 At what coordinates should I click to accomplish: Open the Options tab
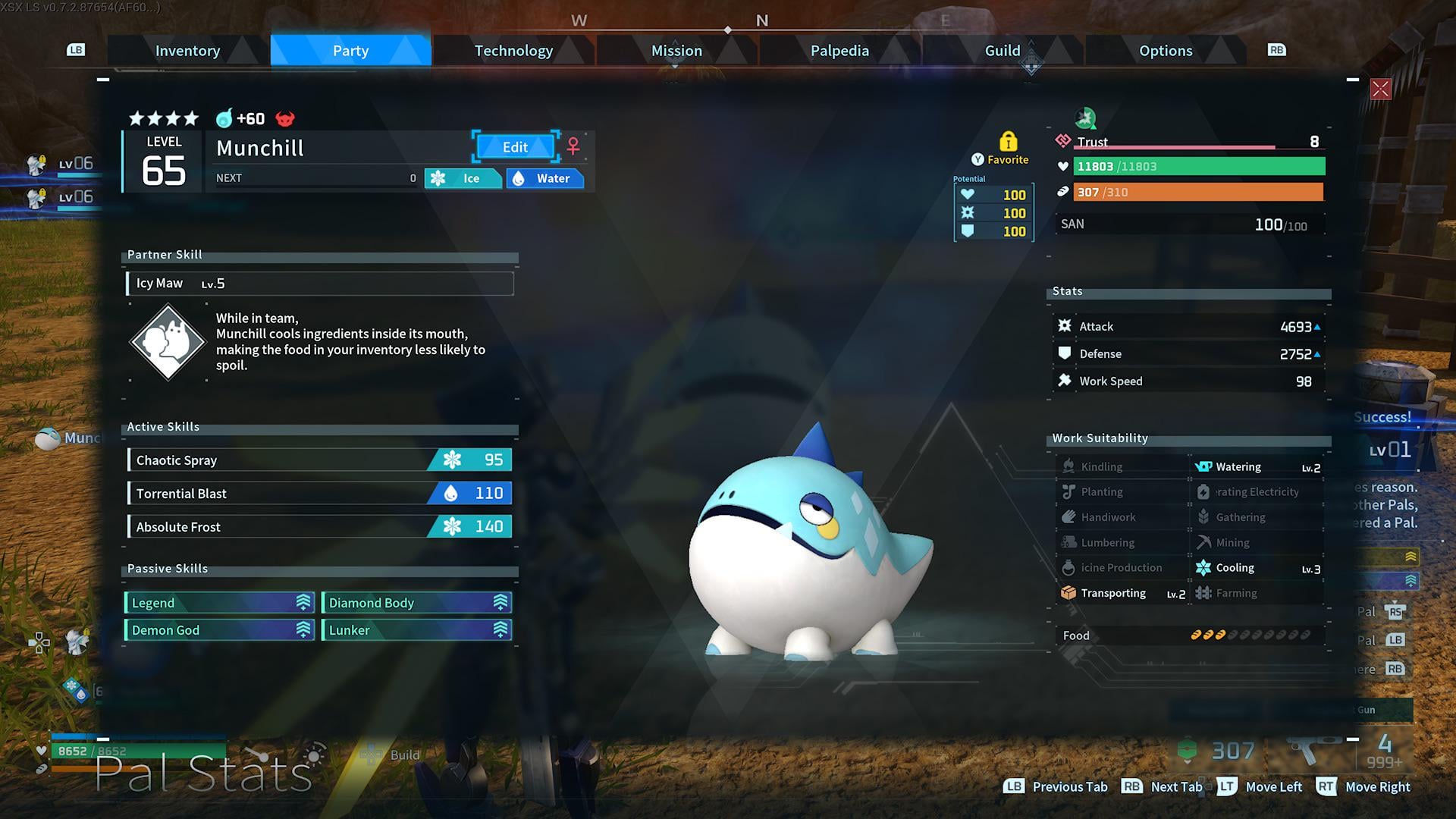click(x=1165, y=51)
